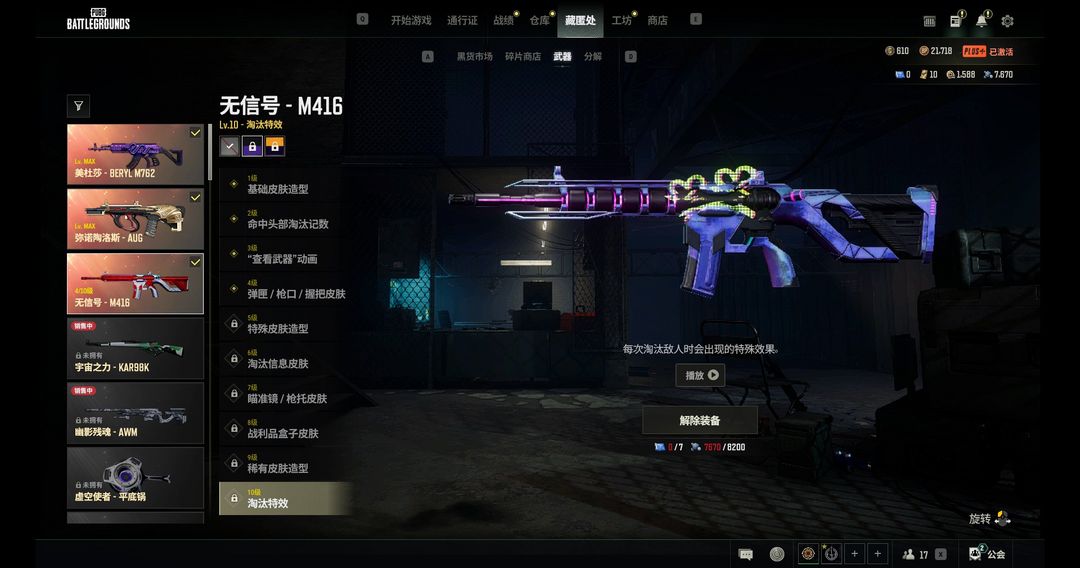Choose level 8 战利品盒子皮肤
Viewport: 1080px width, 568px height.
coord(285,433)
